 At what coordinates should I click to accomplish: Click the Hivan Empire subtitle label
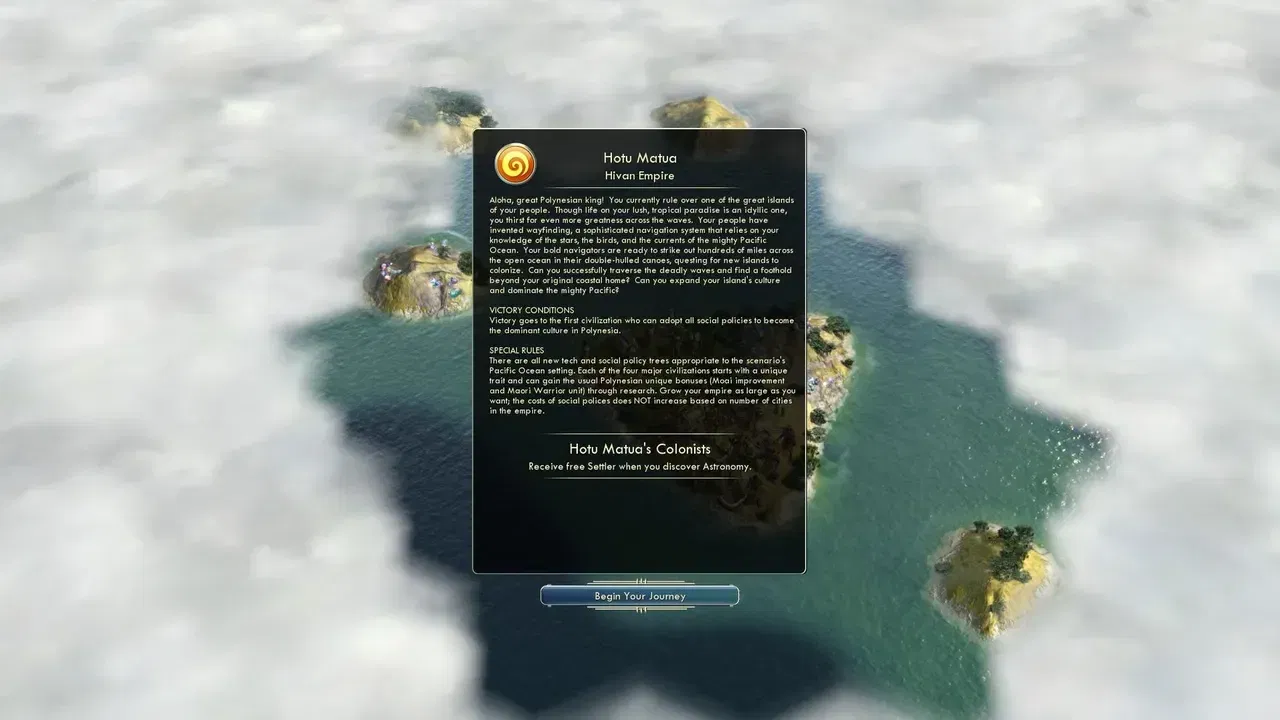coord(639,175)
